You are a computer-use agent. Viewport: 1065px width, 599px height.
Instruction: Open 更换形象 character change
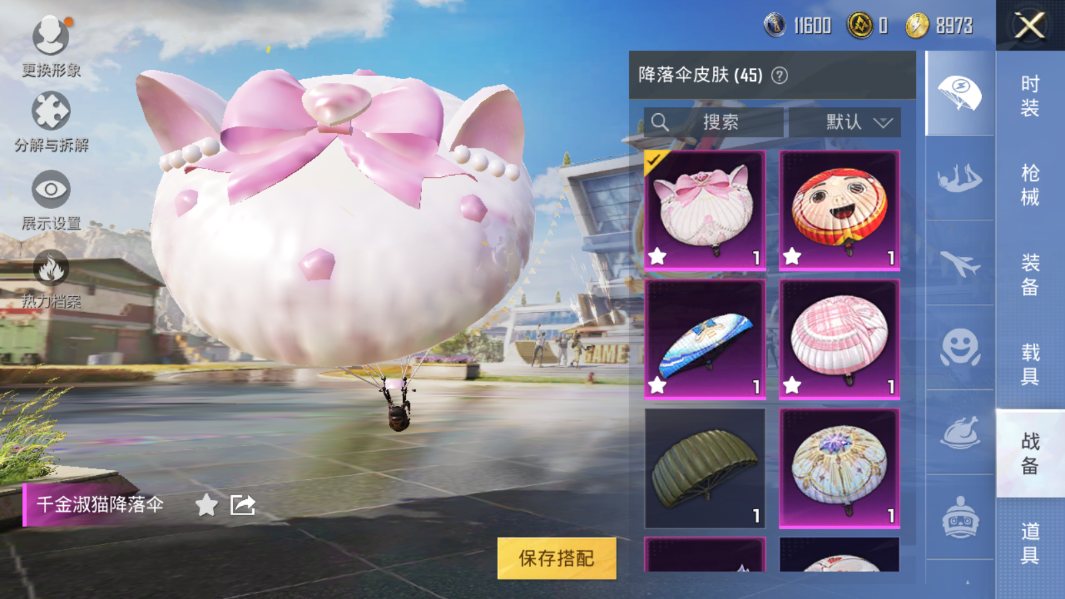[51, 47]
